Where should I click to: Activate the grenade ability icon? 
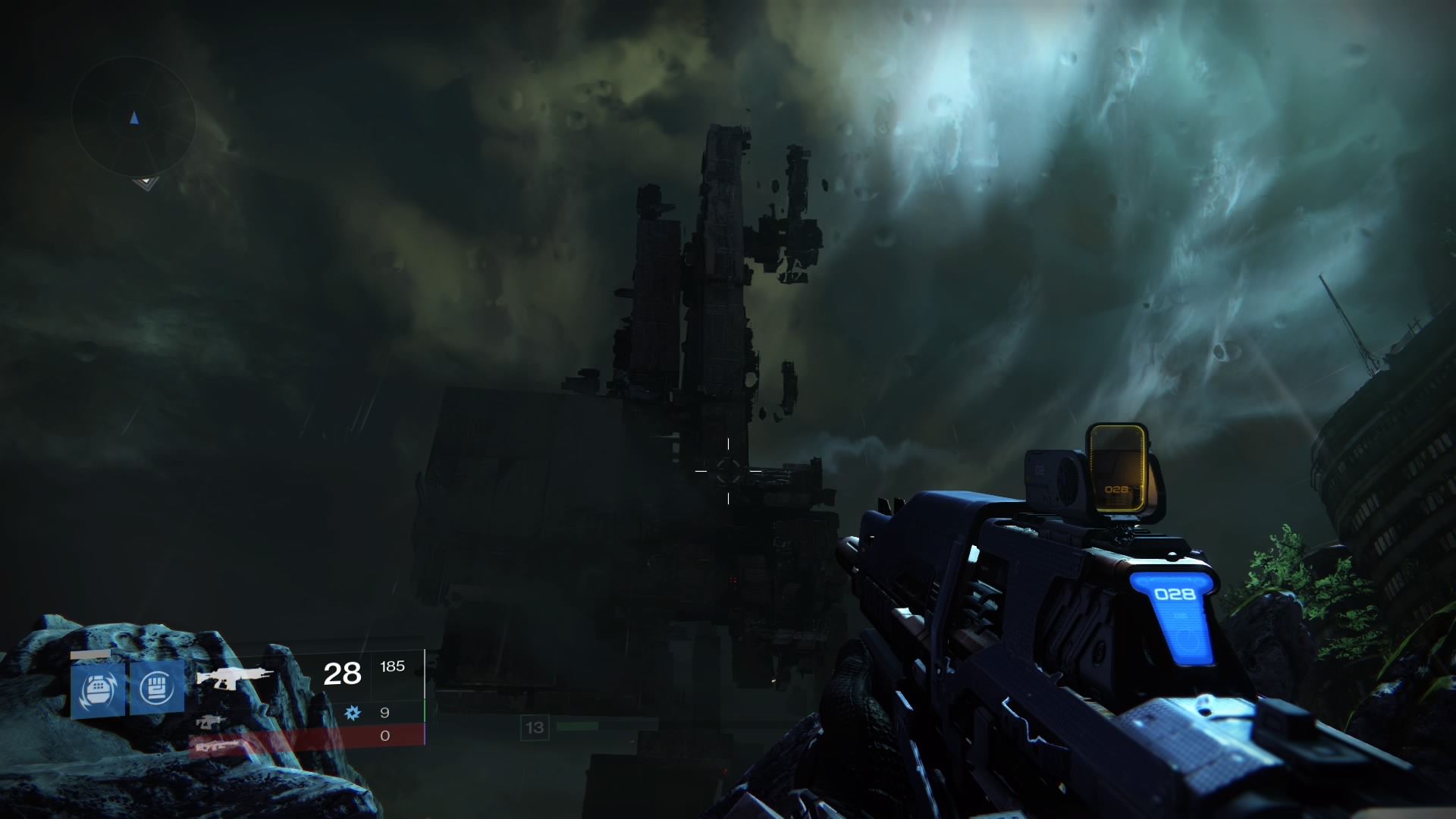[98, 689]
